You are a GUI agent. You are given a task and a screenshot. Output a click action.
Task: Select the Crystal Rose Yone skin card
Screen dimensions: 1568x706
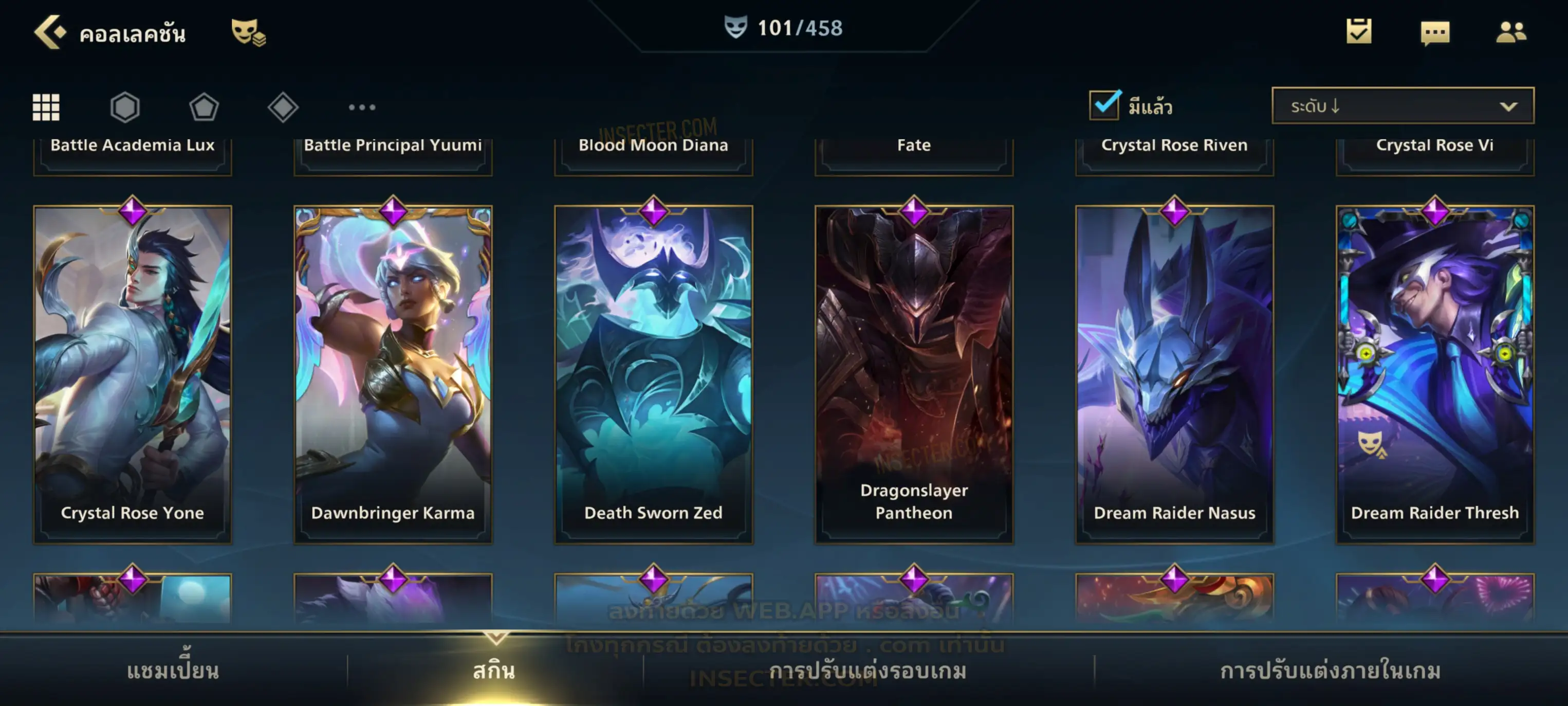pos(133,374)
